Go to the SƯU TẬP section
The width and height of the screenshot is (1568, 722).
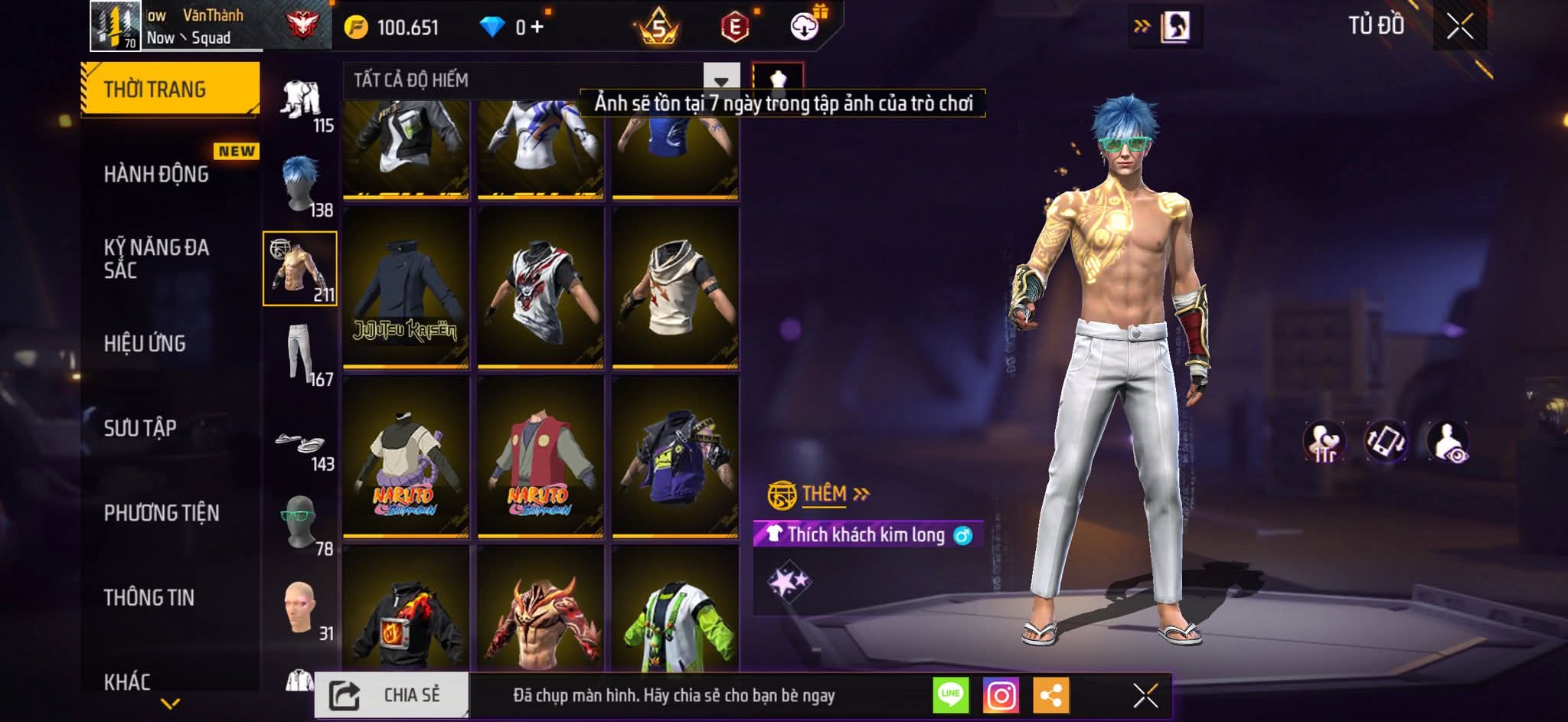click(140, 428)
